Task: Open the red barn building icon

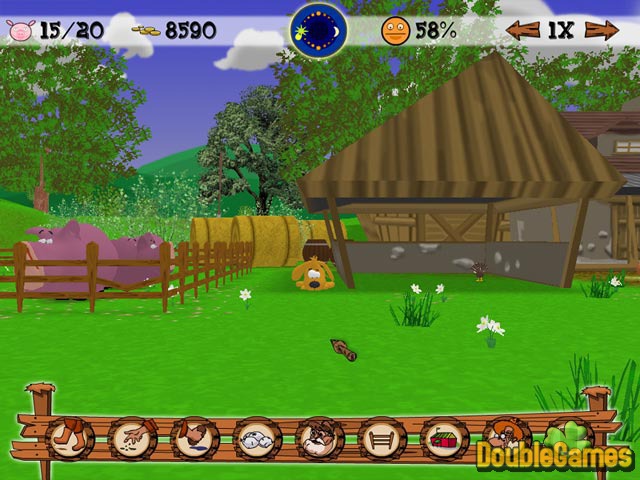Action: pyautogui.click(x=444, y=437)
